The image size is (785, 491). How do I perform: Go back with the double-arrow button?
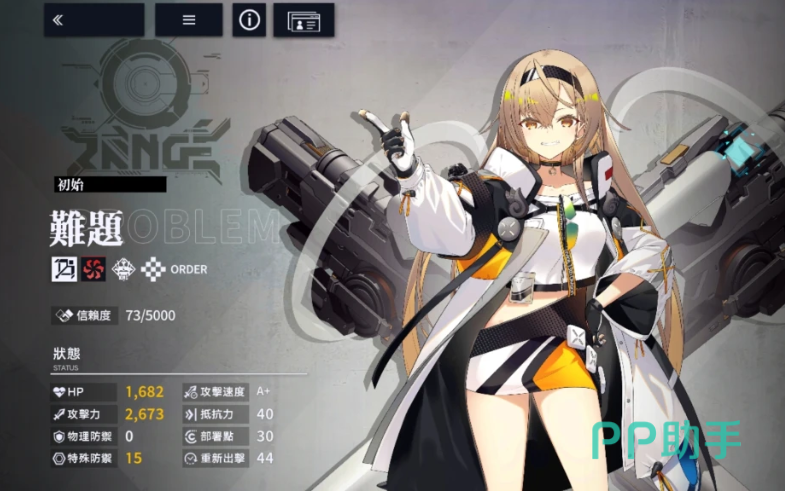tap(93, 20)
